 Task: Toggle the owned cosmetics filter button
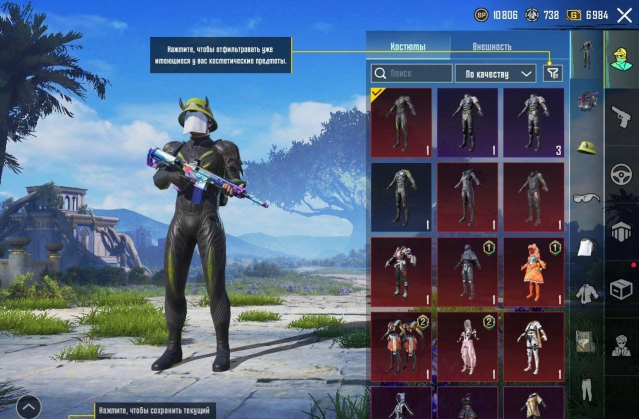[553, 73]
